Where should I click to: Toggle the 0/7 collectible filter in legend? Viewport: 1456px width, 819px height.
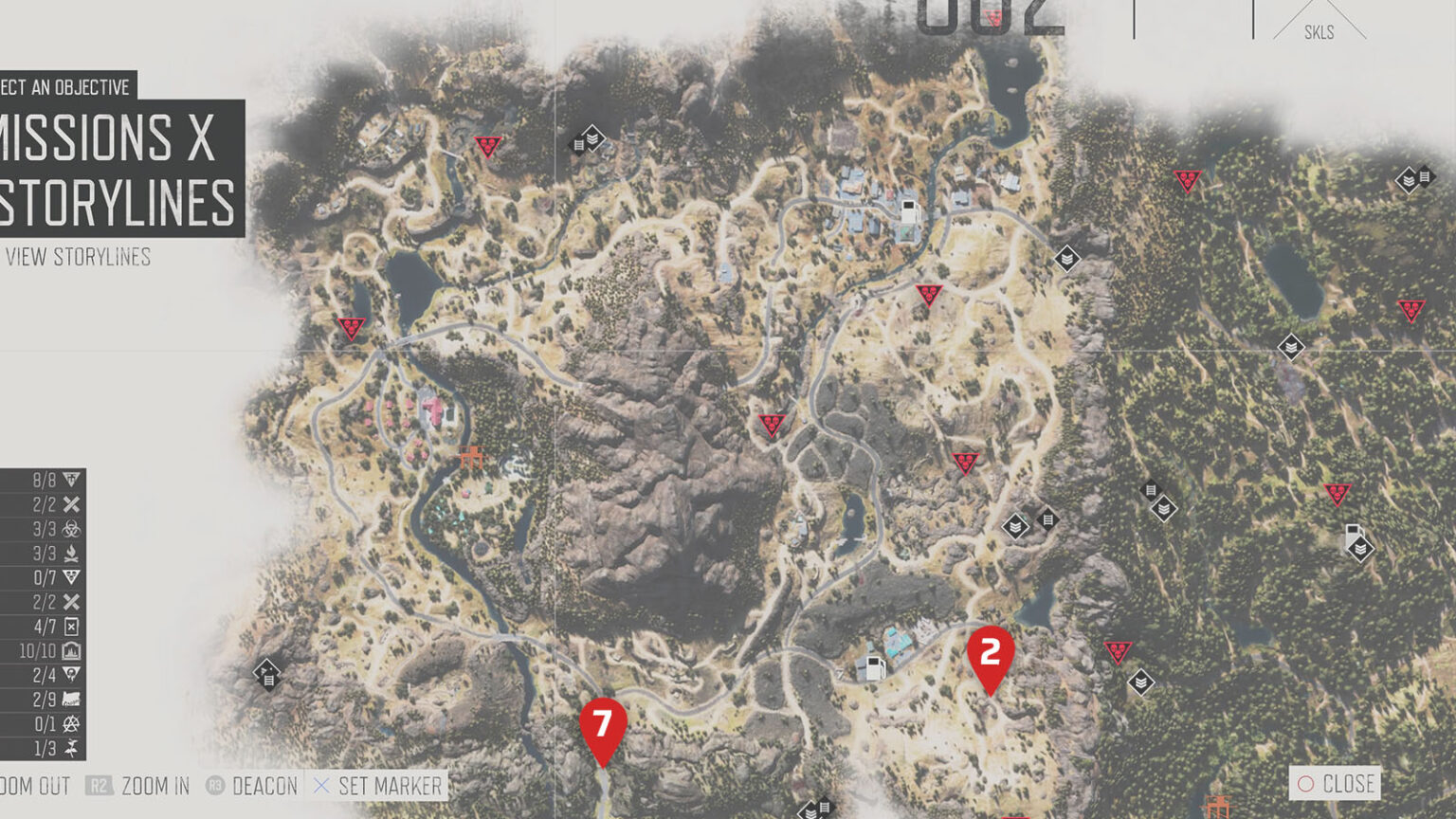coord(70,575)
